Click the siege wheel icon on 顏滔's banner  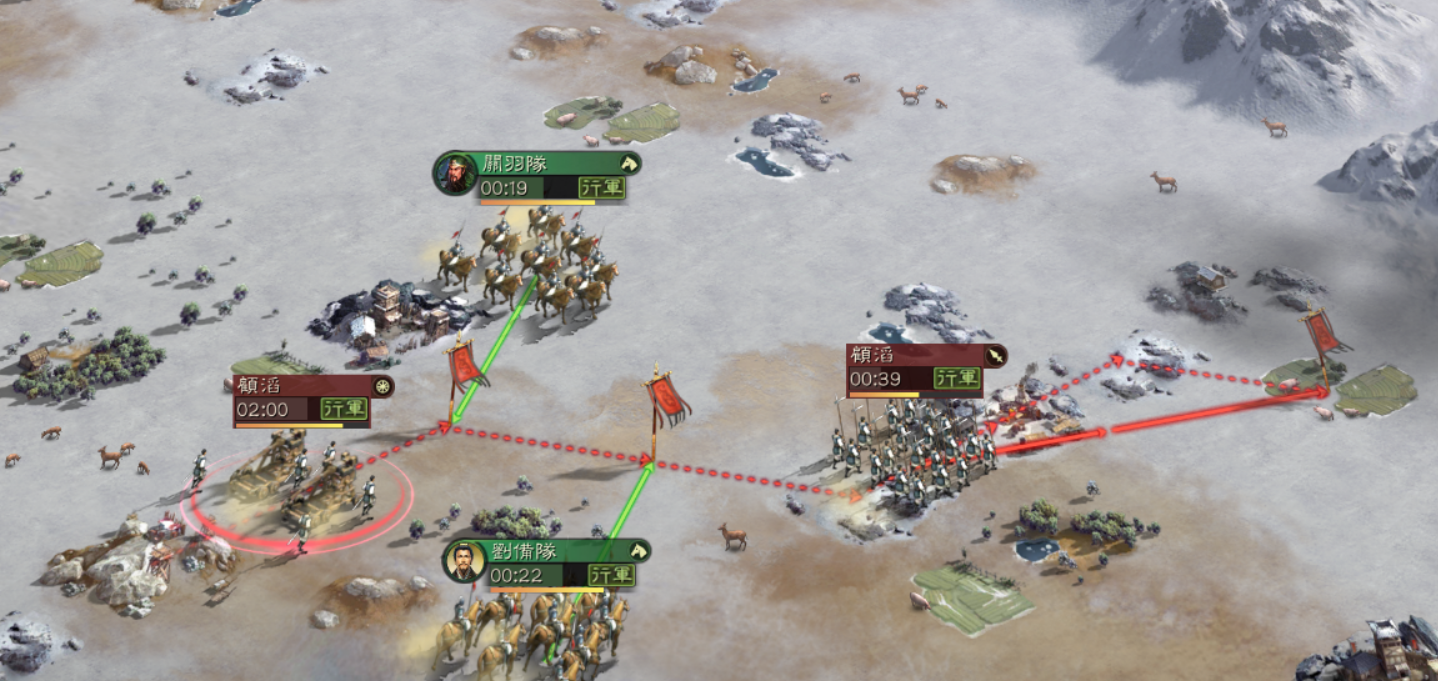click(x=381, y=386)
